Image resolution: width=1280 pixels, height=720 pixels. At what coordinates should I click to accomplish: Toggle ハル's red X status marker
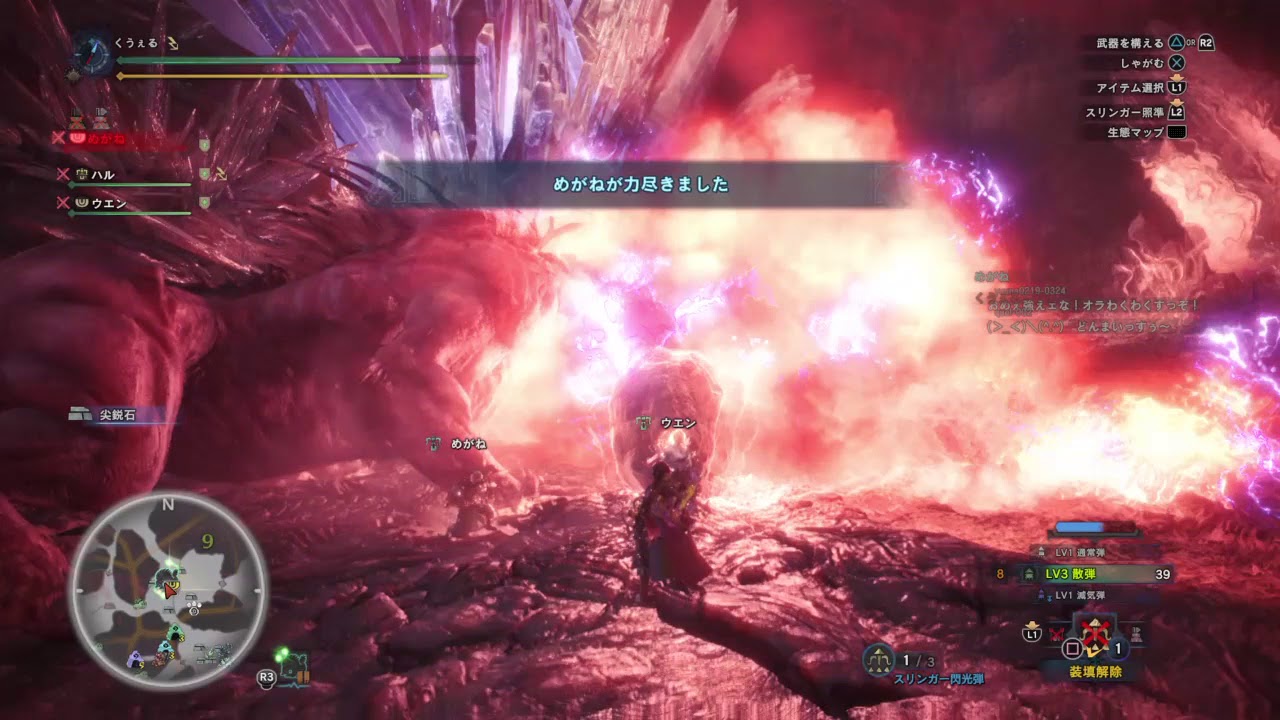tap(62, 174)
